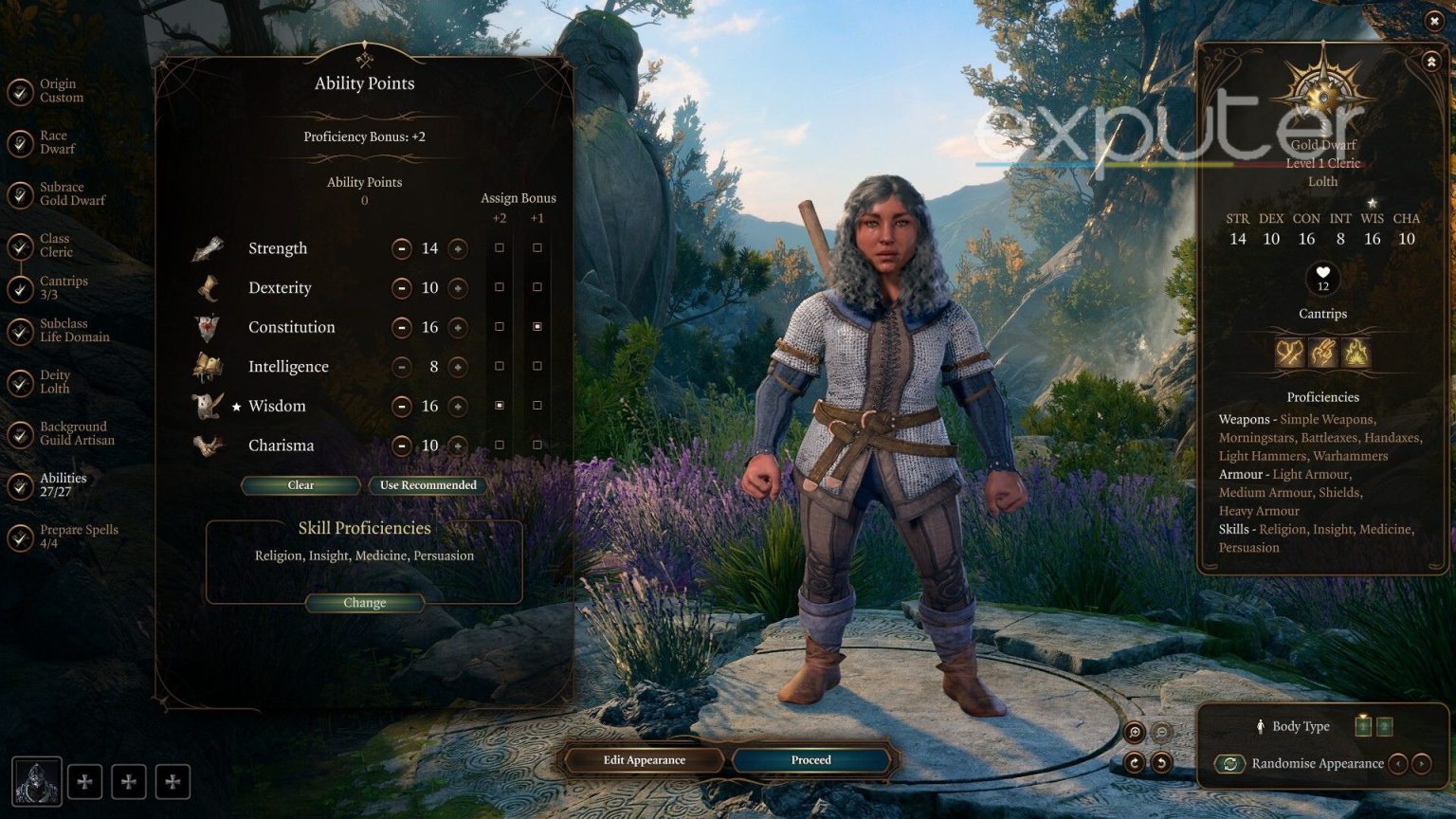The image size is (1456, 819).
Task: Change the skill proficiencies
Action: coord(364,602)
